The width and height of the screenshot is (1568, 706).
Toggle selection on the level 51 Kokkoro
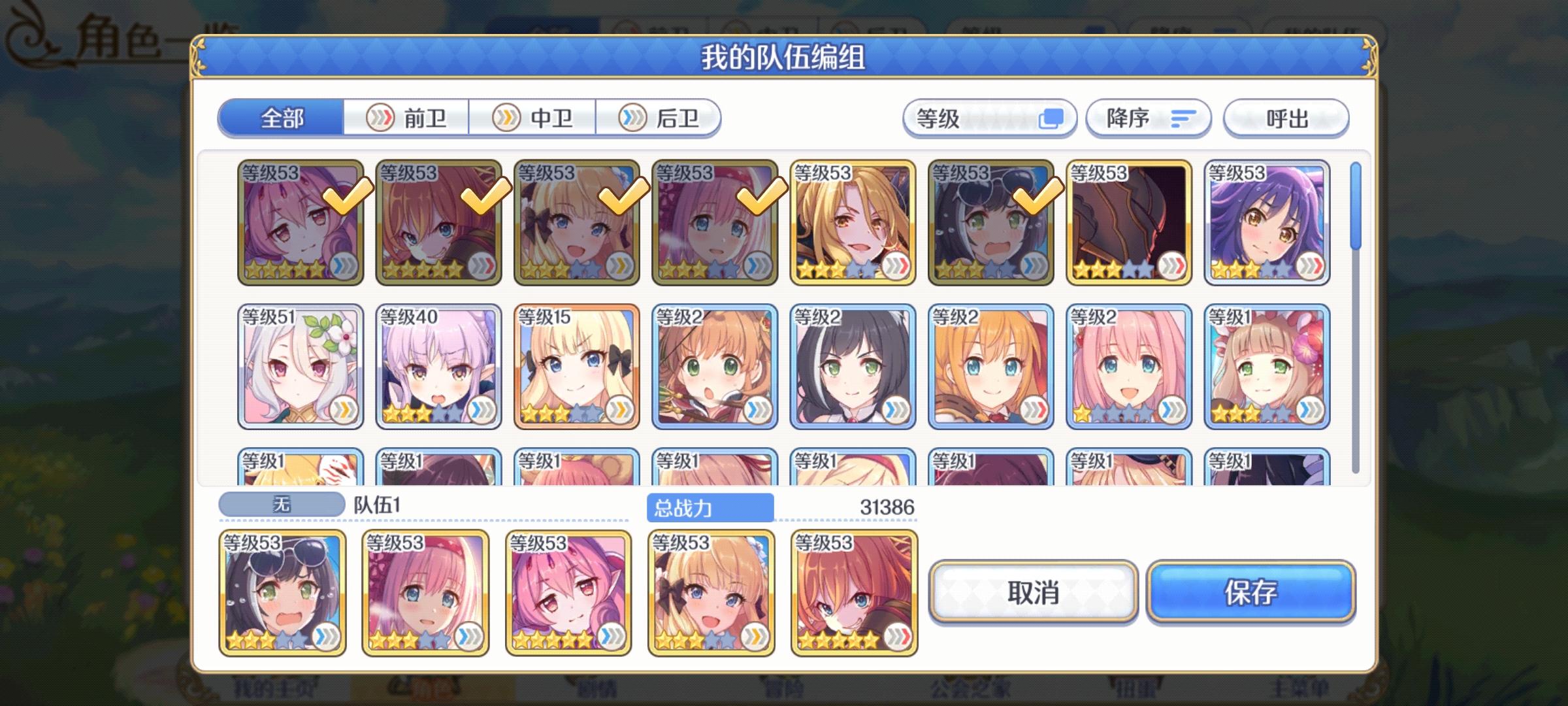(x=297, y=366)
